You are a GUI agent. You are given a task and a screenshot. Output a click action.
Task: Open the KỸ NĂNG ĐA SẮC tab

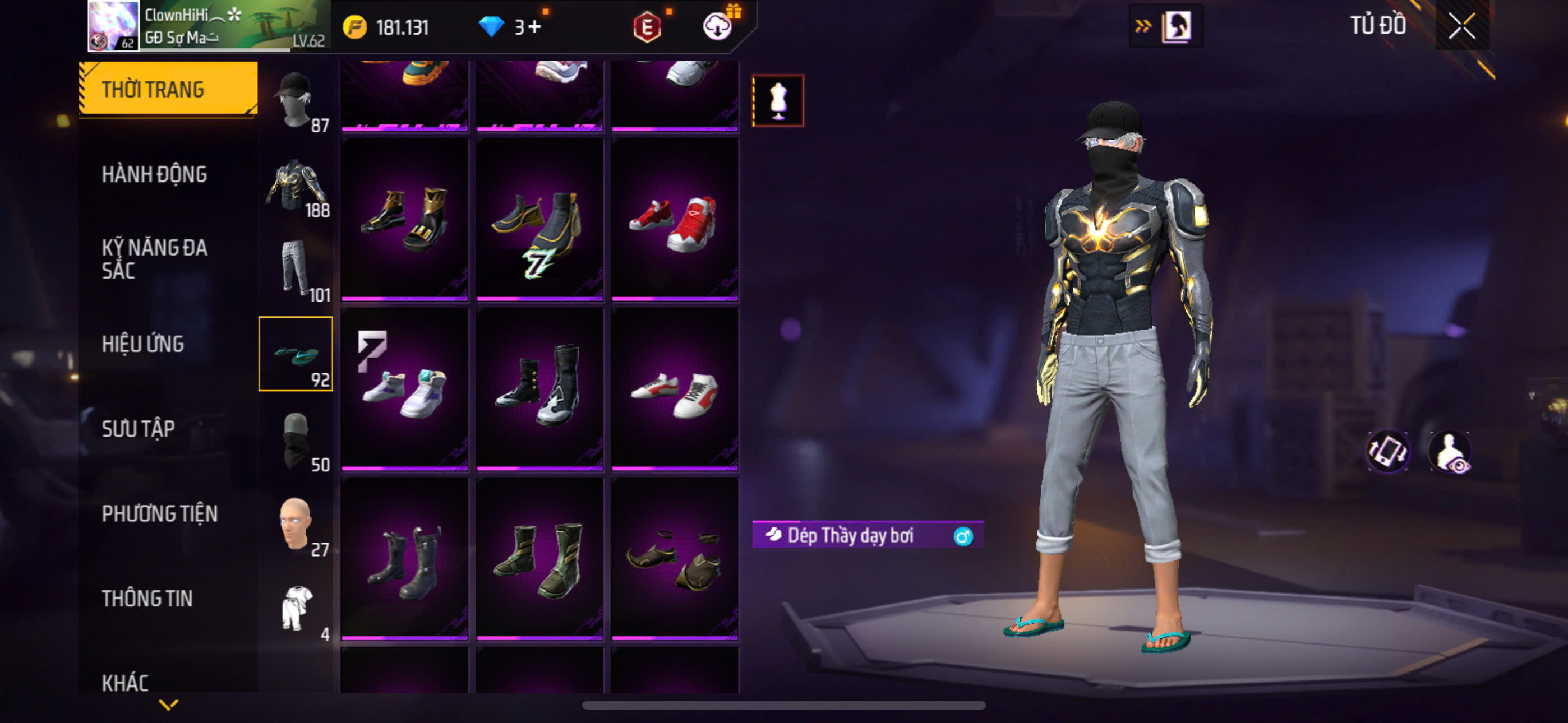tap(154, 258)
